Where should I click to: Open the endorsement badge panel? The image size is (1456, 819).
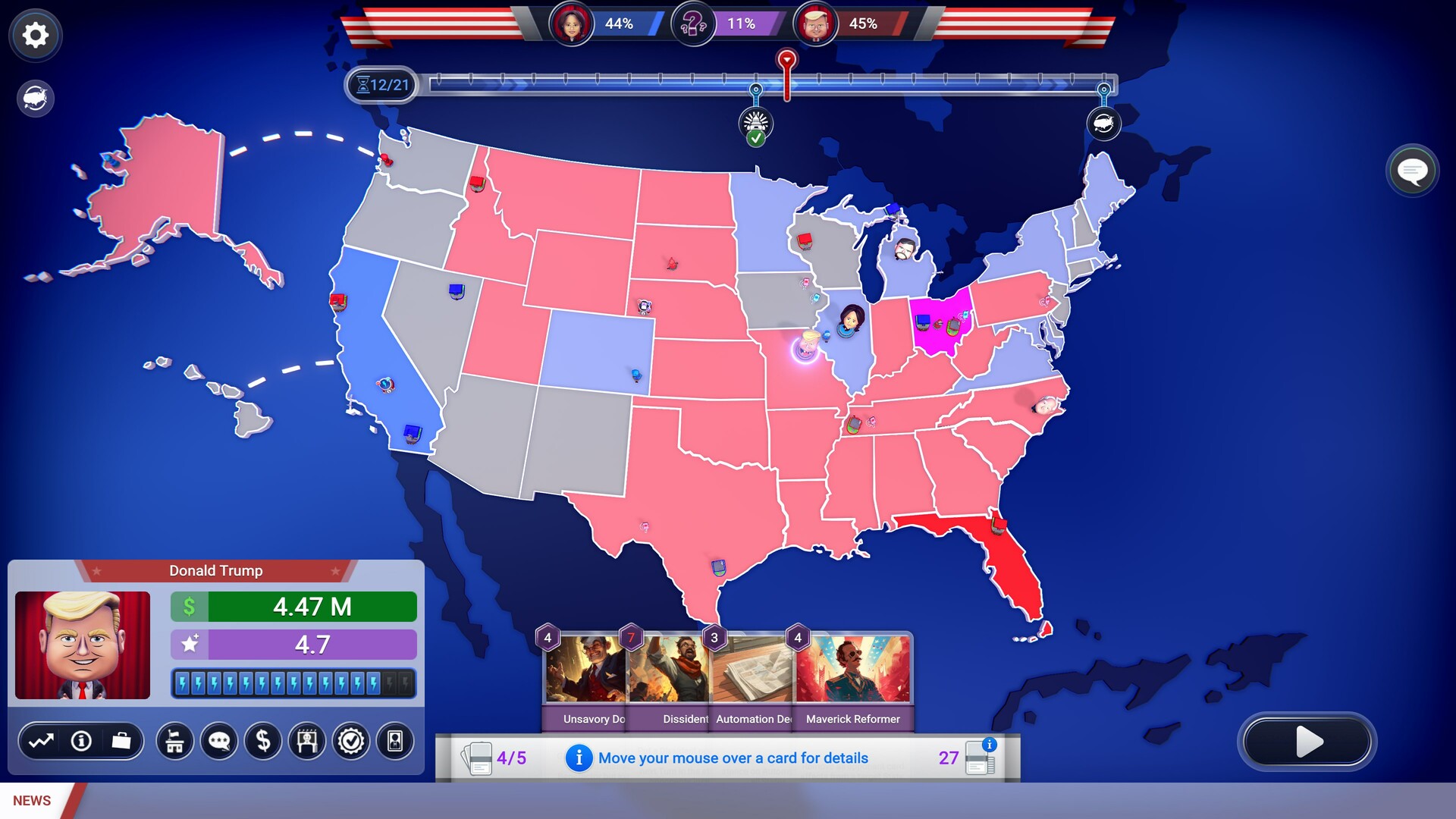click(x=350, y=741)
